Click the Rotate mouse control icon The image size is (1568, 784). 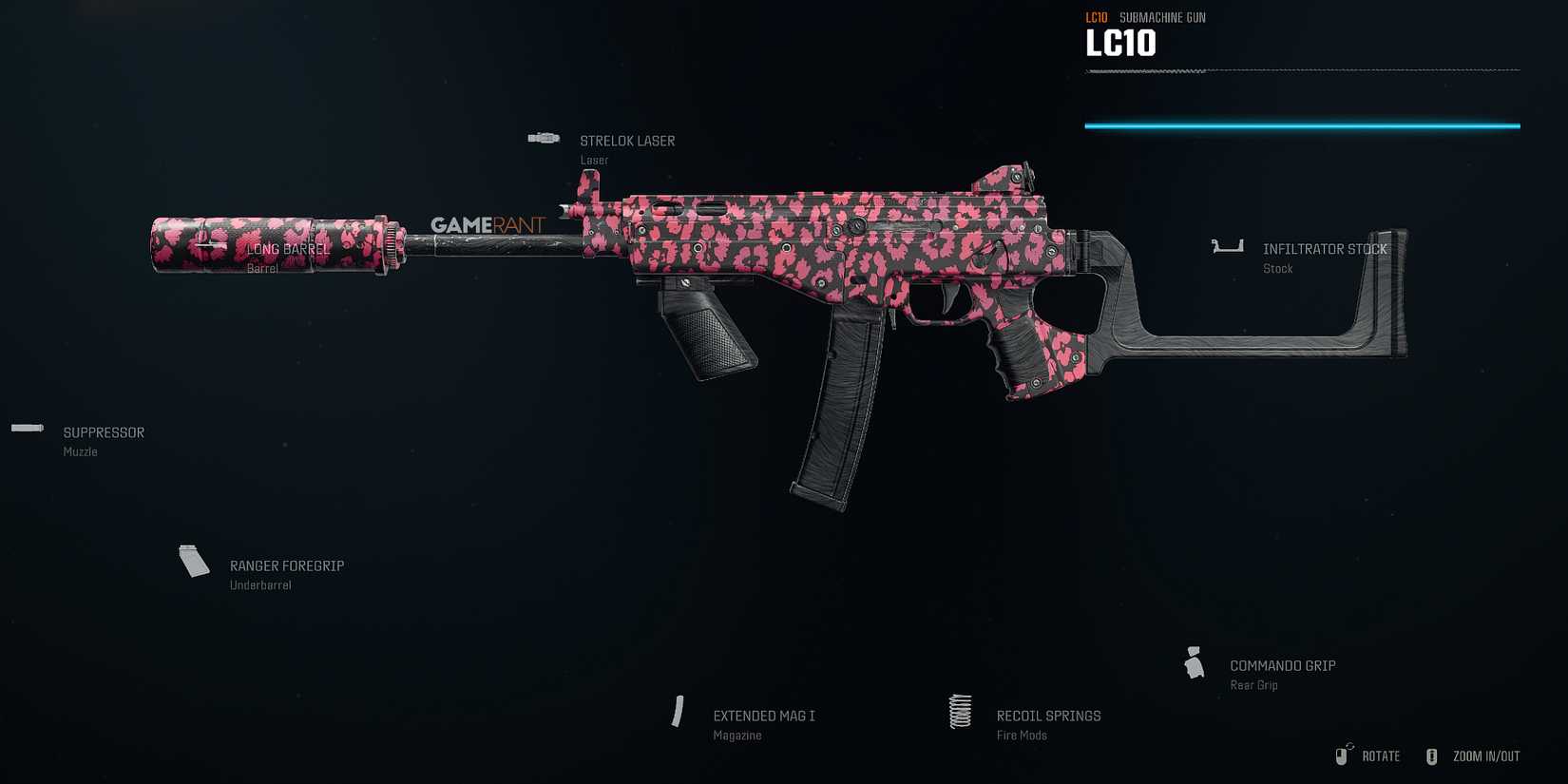point(1345,755)
